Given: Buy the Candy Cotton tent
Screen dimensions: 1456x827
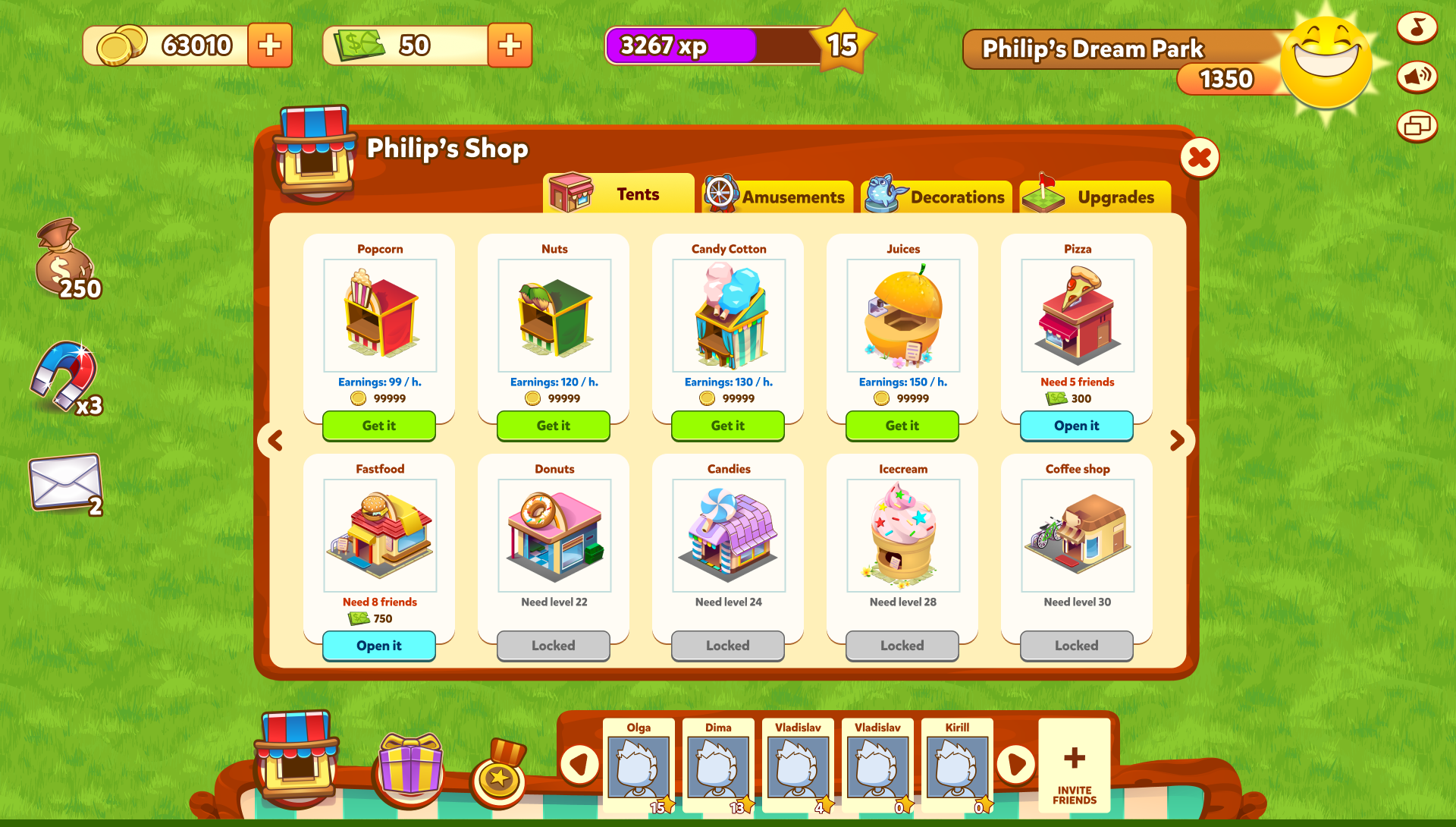Looking at the screenshot, I should (x=727, y=426).
